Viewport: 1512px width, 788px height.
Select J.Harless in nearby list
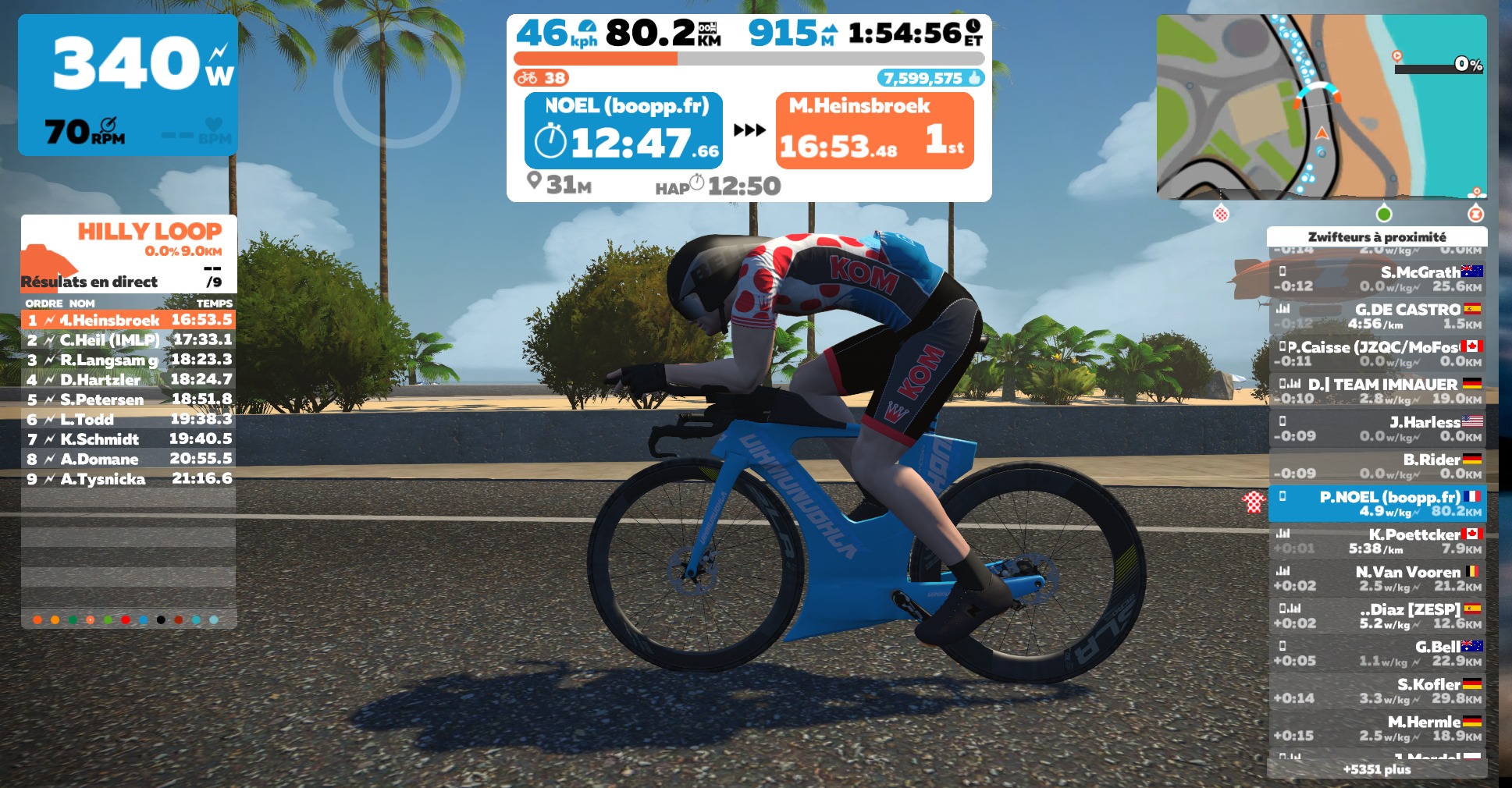point(1378,428)
